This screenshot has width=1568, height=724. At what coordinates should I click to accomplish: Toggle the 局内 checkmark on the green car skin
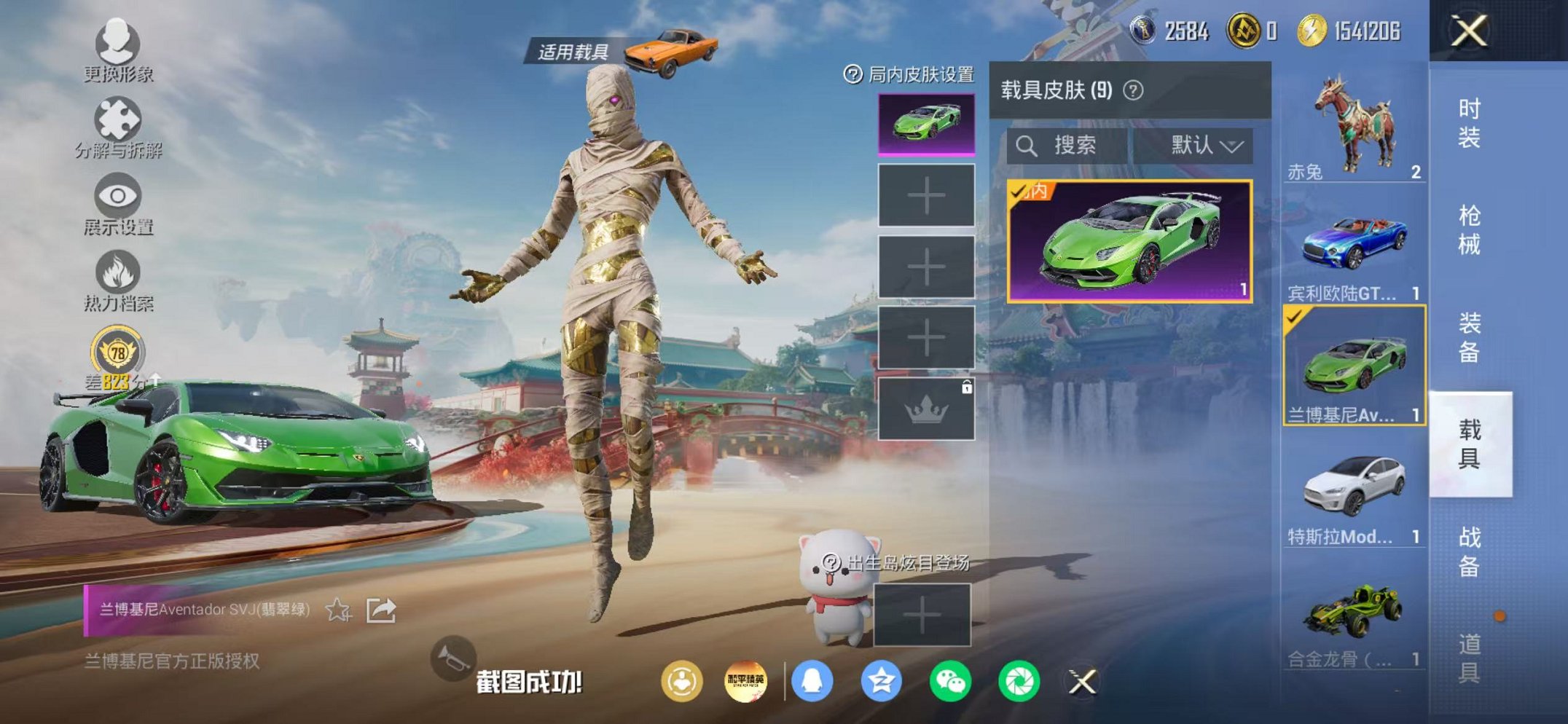click(1019, 191)
